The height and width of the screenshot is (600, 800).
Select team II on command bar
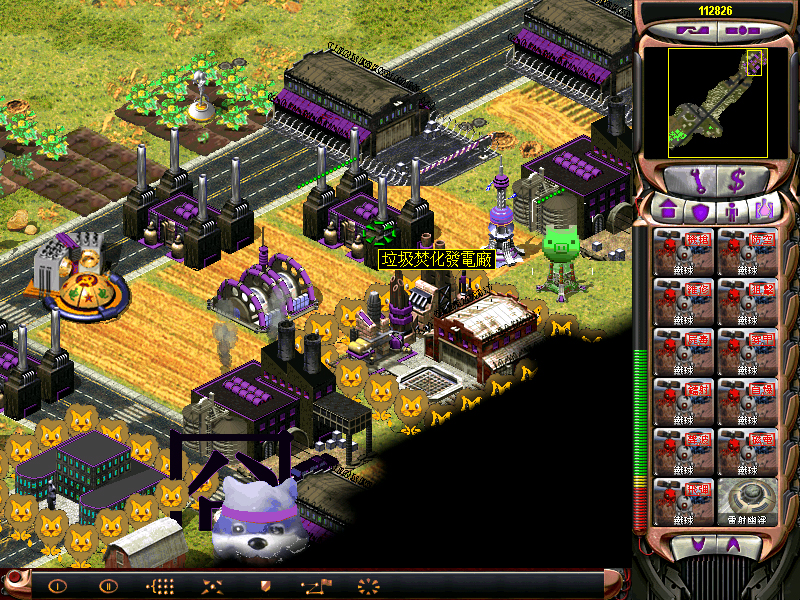pos(109,586)
